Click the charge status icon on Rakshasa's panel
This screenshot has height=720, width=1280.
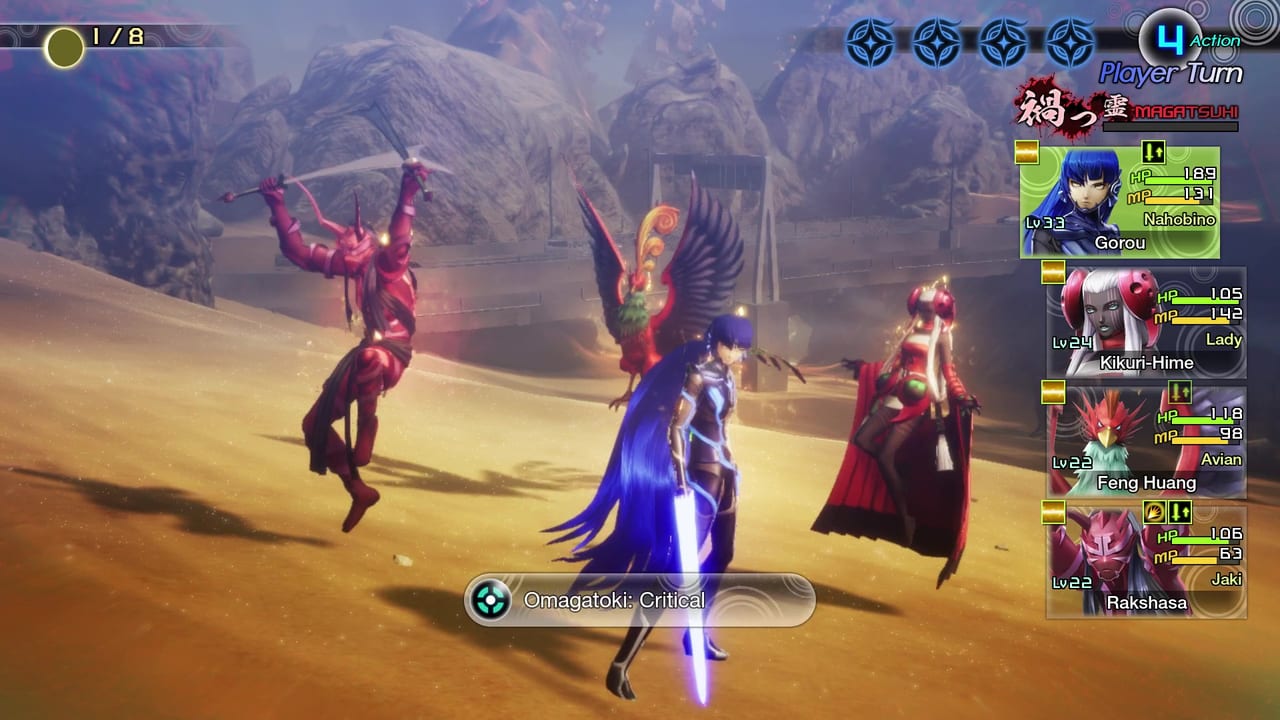(1154, 514)
